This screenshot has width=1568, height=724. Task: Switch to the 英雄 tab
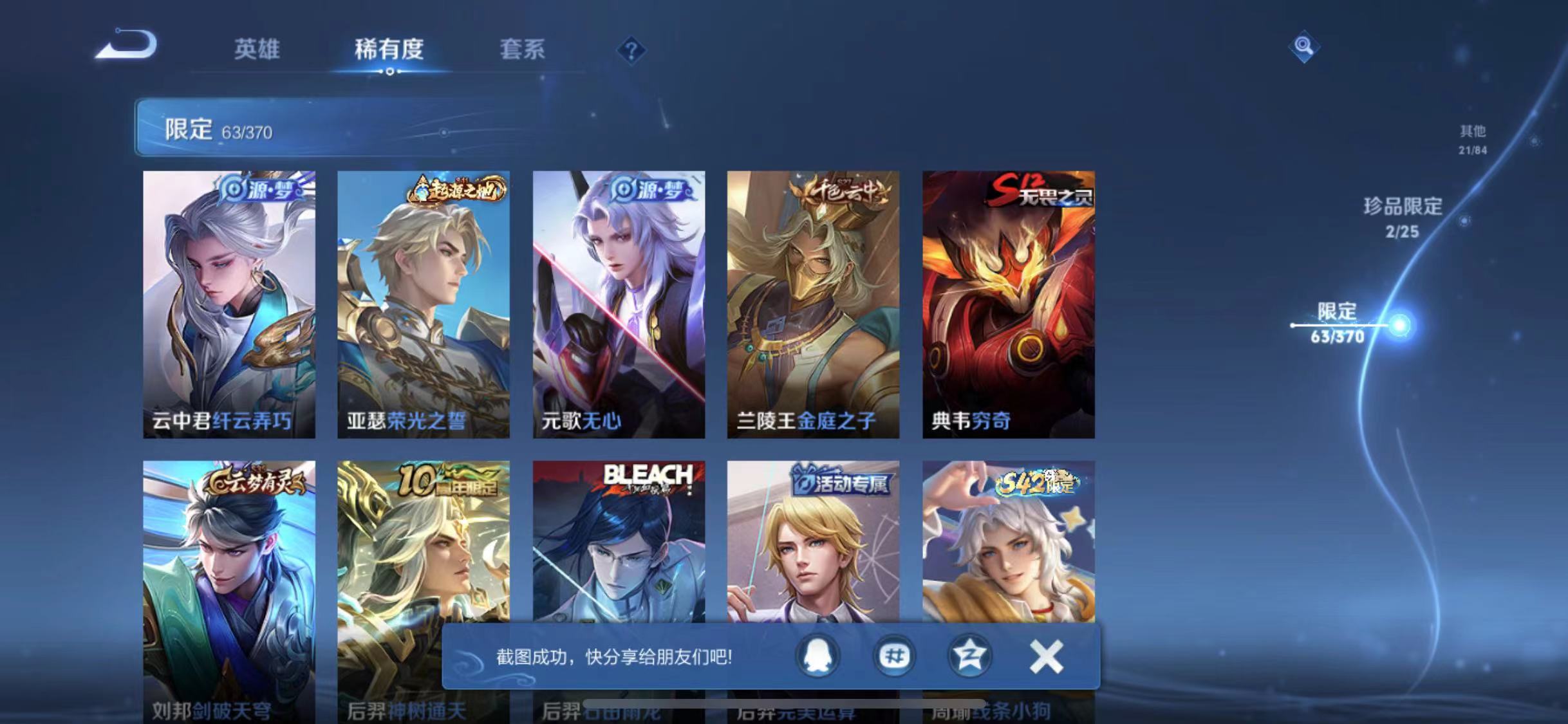tap(257, 50)
